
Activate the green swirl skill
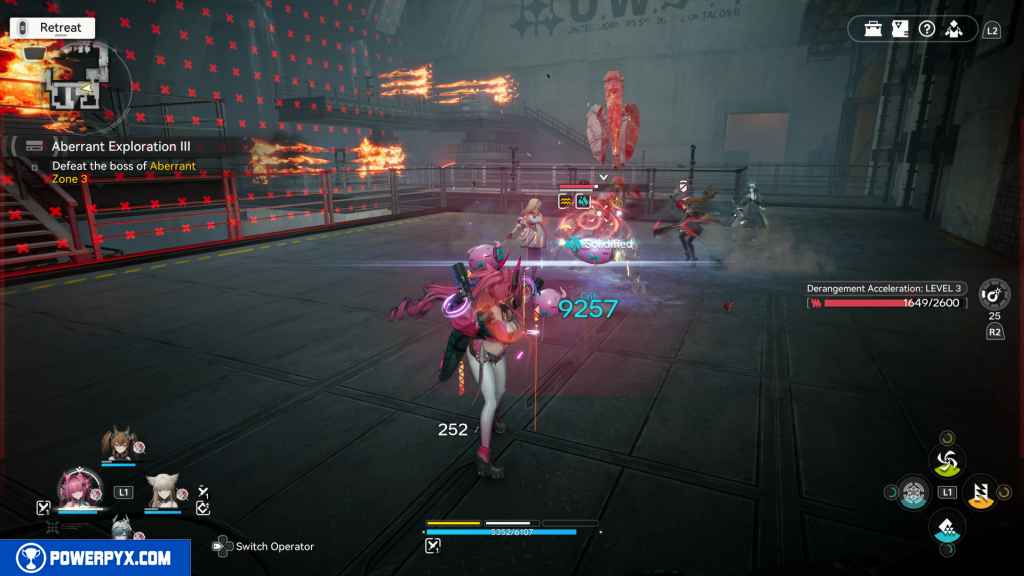(x=946, y=459)
